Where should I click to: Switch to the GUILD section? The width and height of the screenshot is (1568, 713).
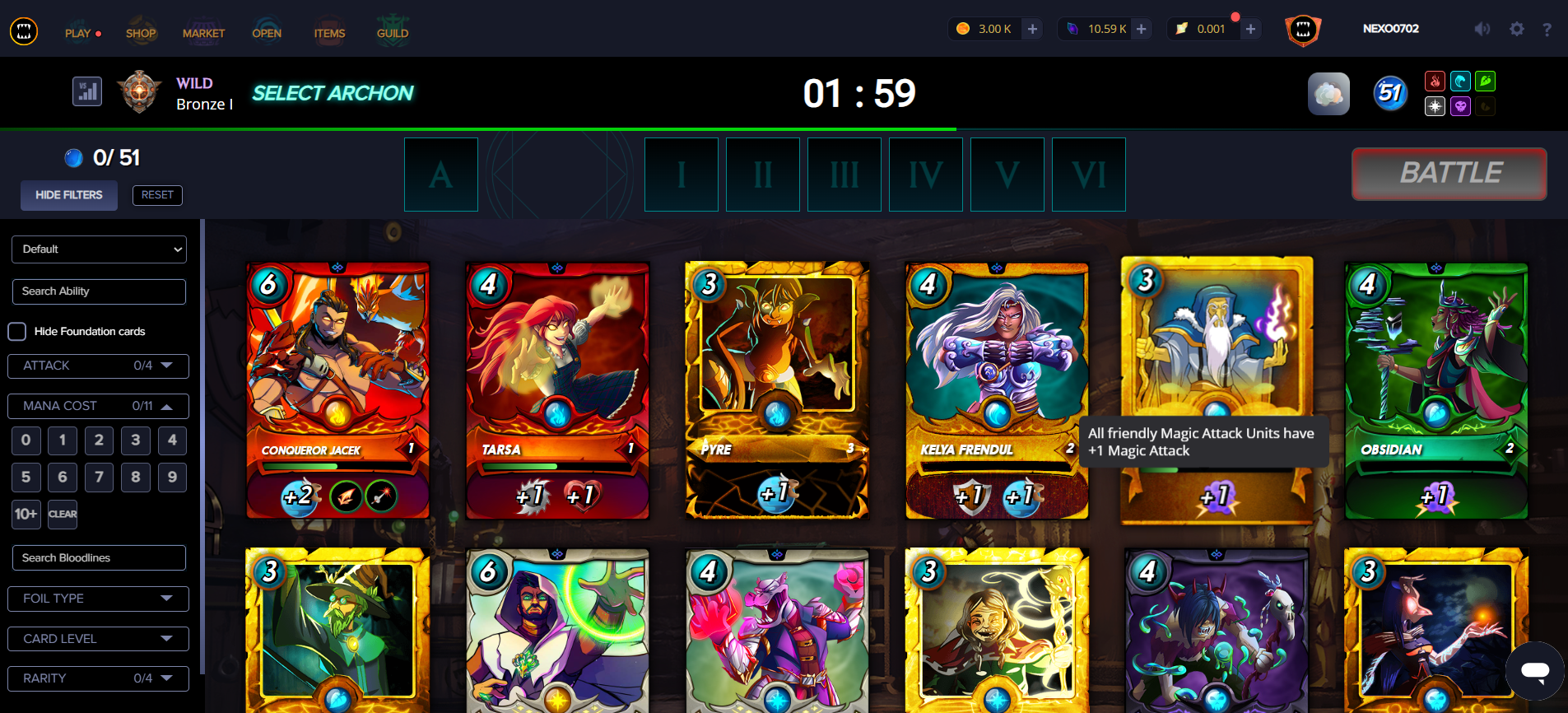click(x=393, y=33)
